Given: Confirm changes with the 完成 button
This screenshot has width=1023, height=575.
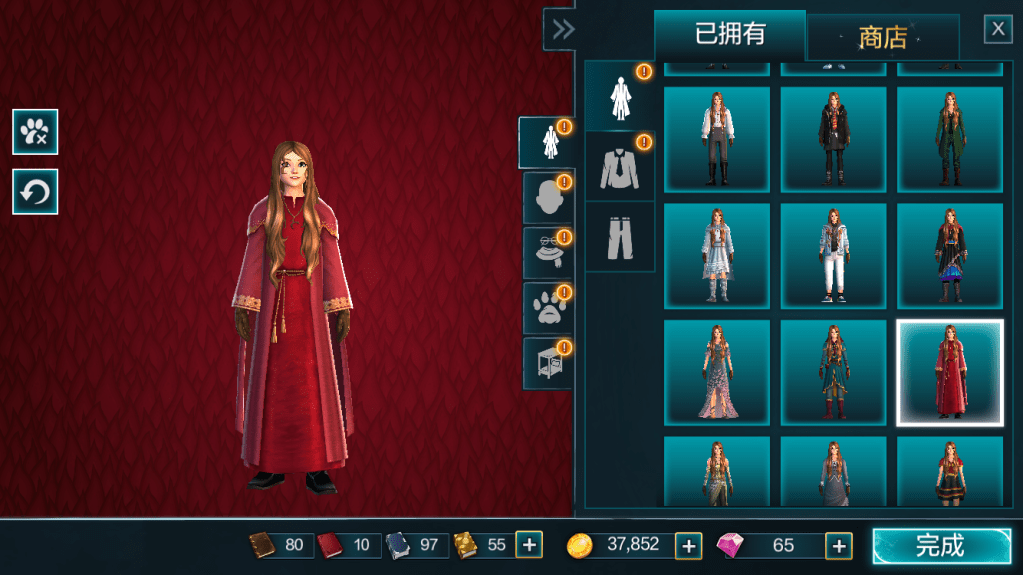Looking at the screenshot, I should click(941, 546).
